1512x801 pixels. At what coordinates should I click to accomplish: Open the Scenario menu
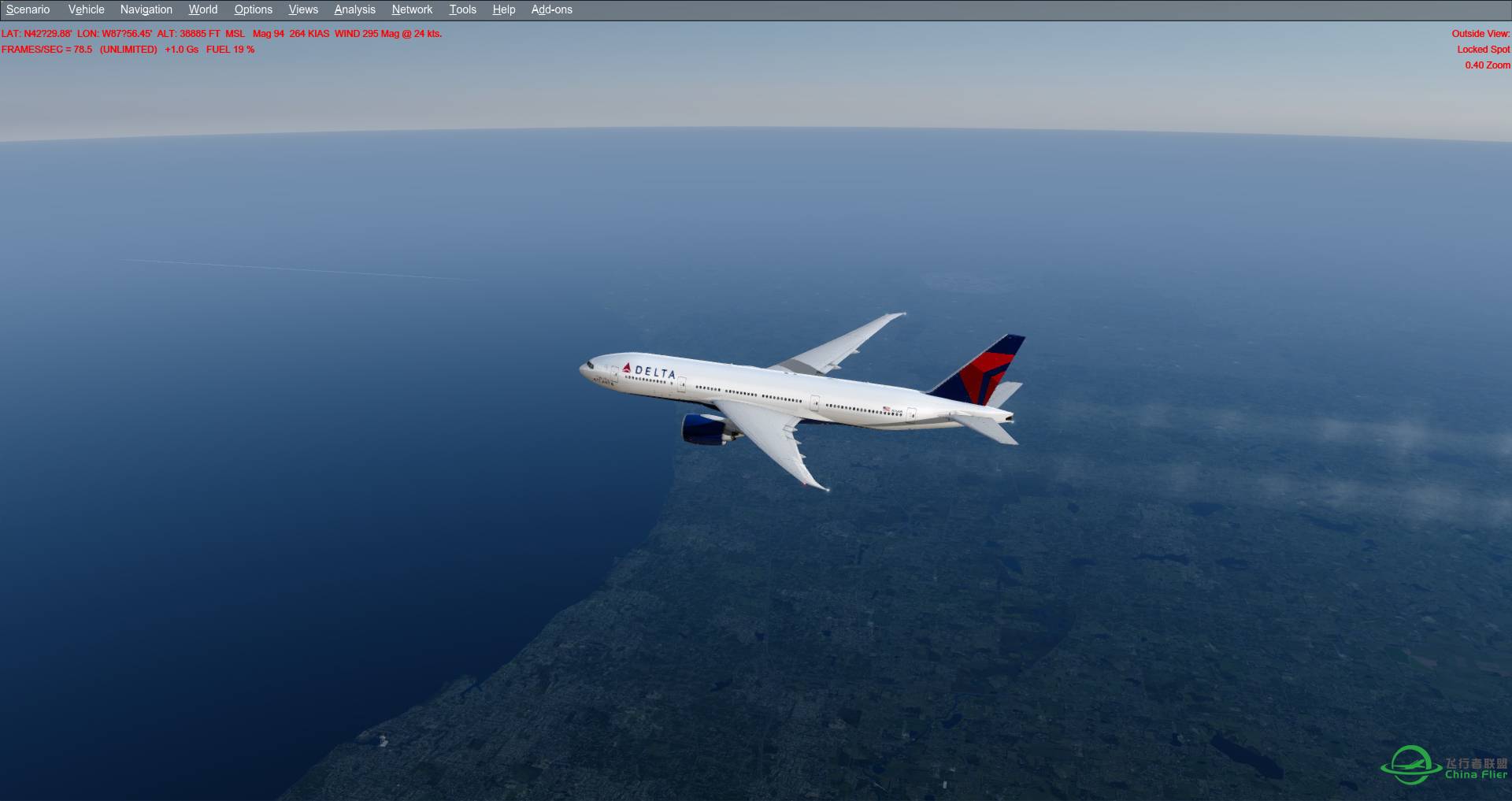[x=27, y=9]
